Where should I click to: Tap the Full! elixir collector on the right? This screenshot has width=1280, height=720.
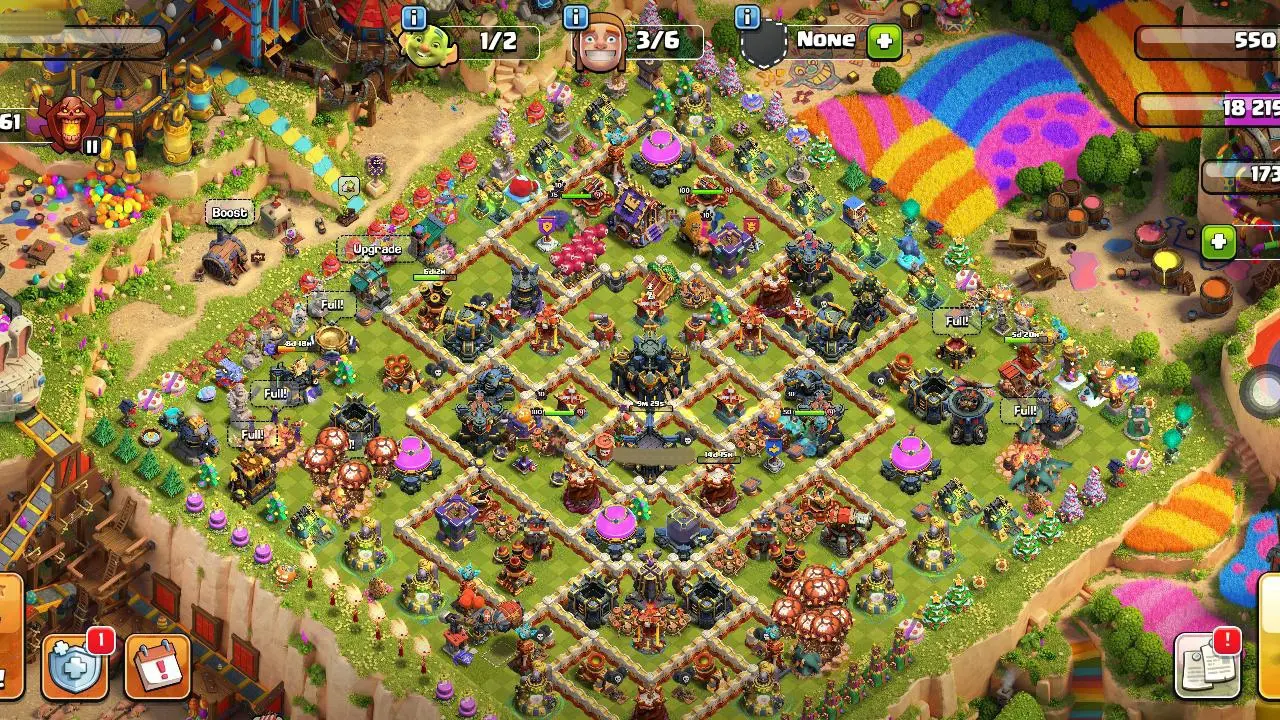tap(955, 321)
